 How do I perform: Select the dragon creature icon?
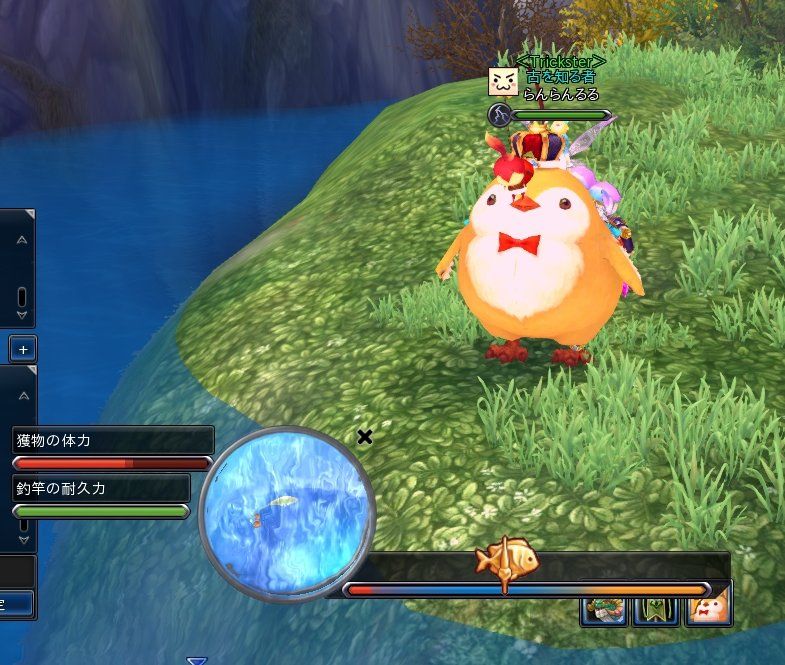[605, 607]
